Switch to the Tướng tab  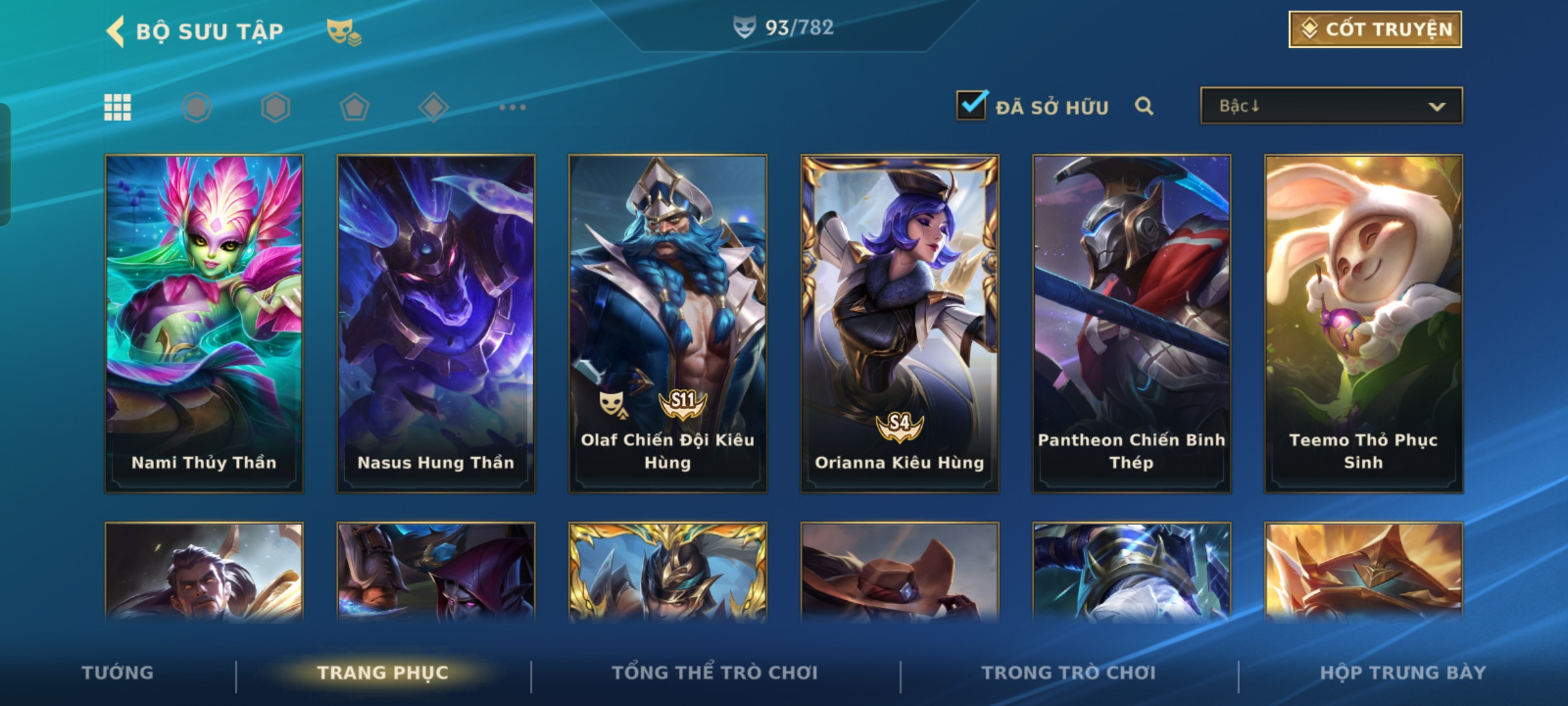pos(118,673)
